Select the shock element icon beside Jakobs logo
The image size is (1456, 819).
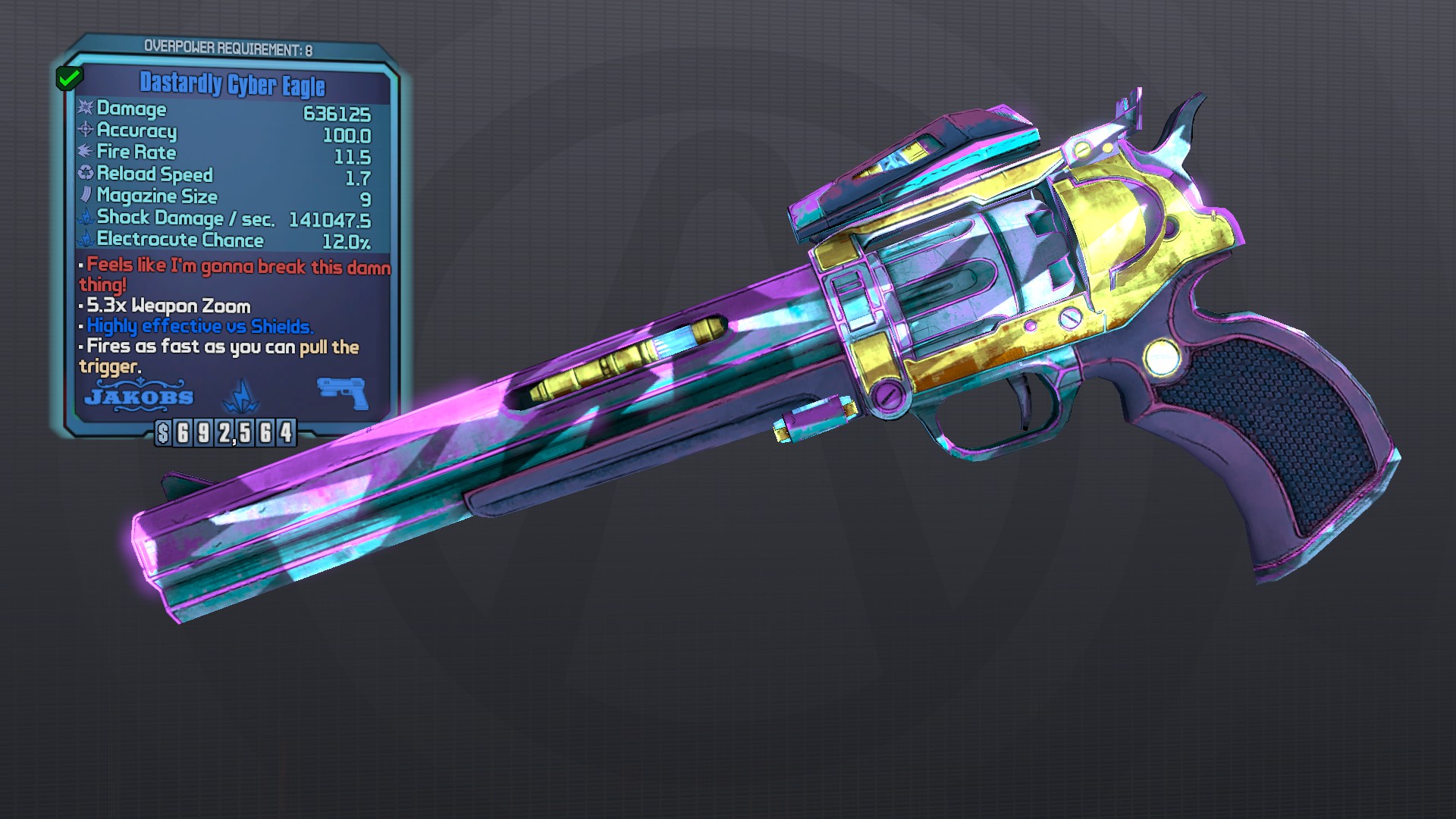point(241,395)
